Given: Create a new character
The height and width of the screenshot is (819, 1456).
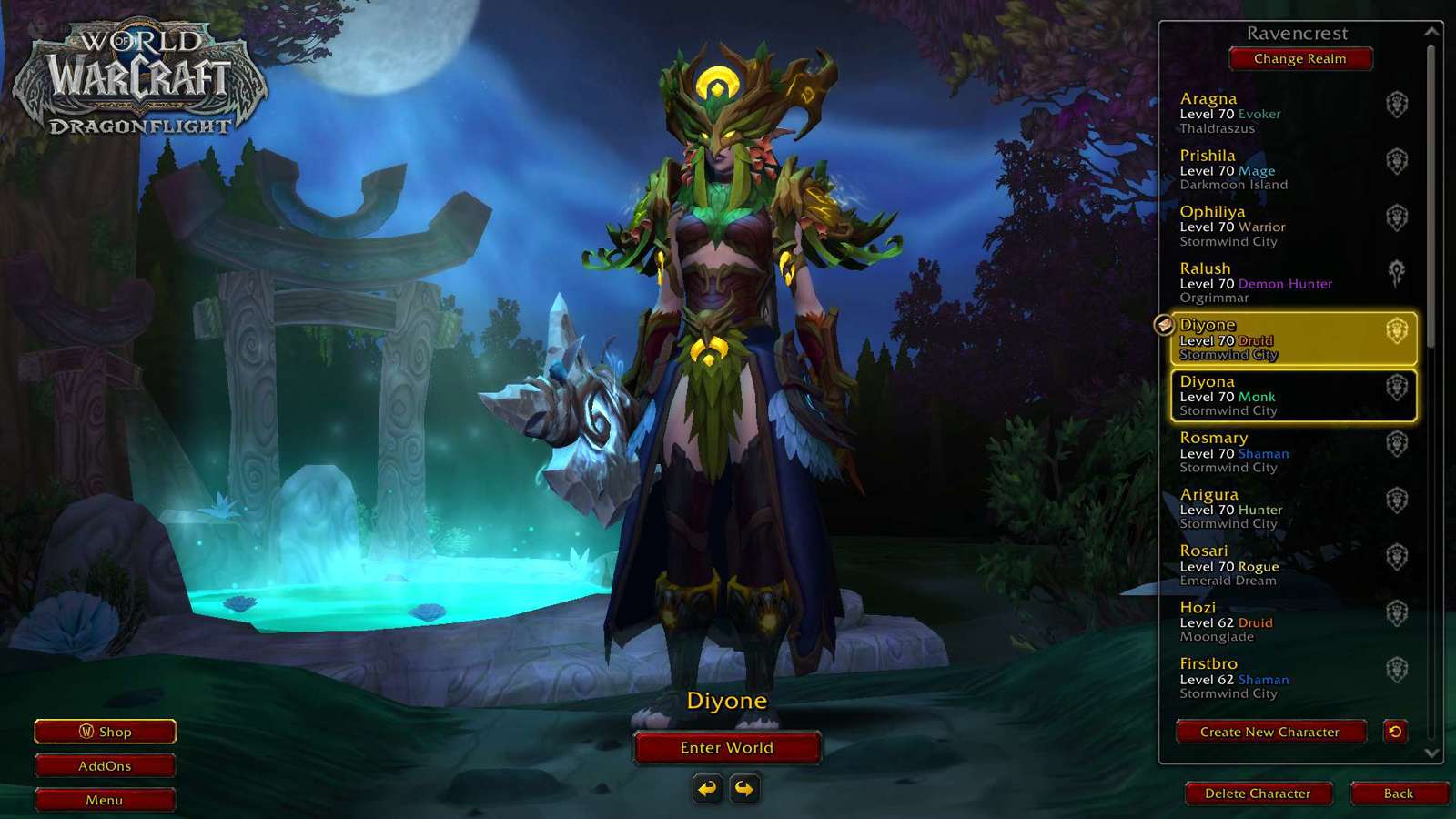Looking at the screenshot, I should tap(1269, 732).
